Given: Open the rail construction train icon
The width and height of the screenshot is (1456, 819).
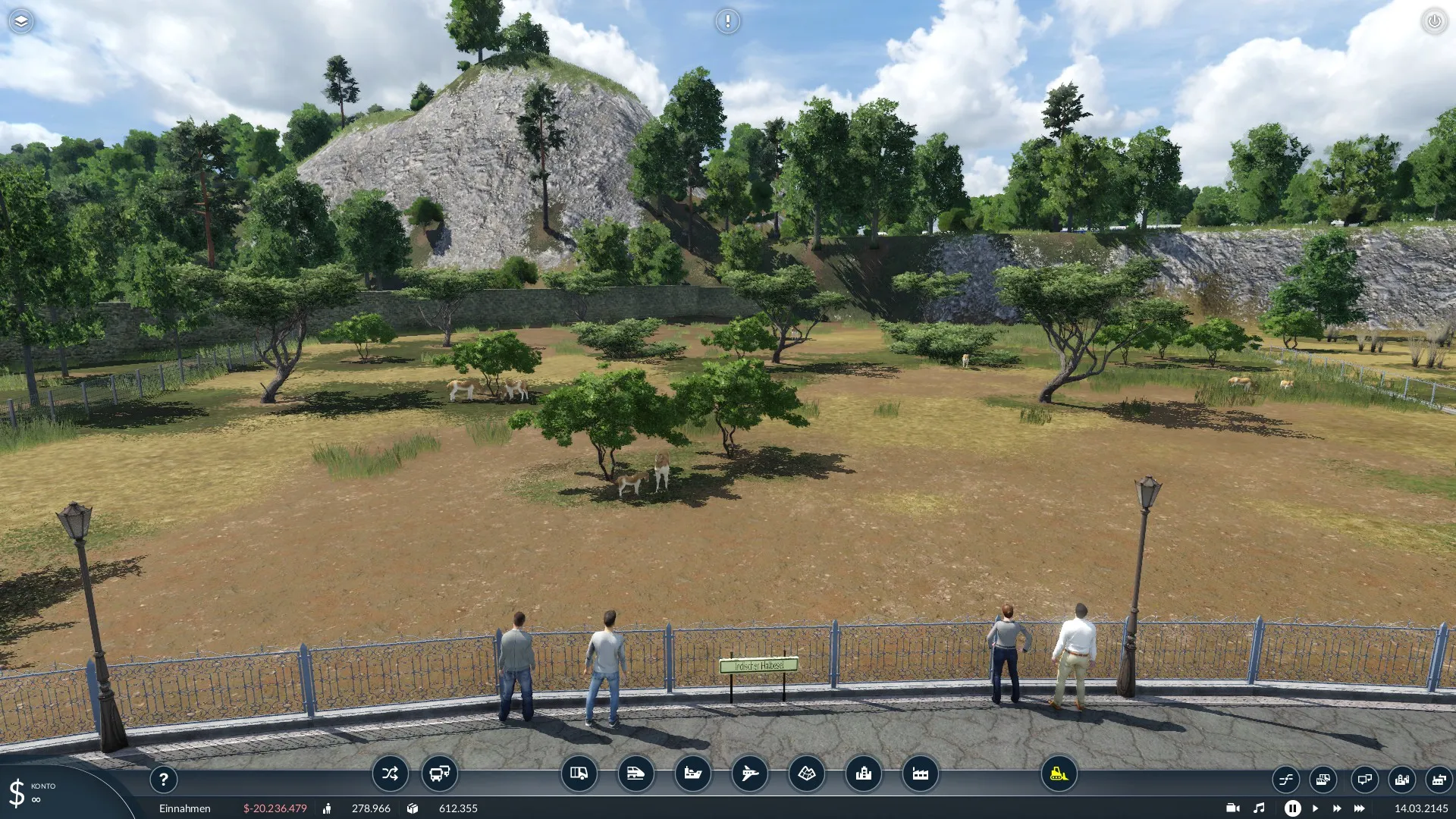Looking at the screenshot, I should pos(635,773).
